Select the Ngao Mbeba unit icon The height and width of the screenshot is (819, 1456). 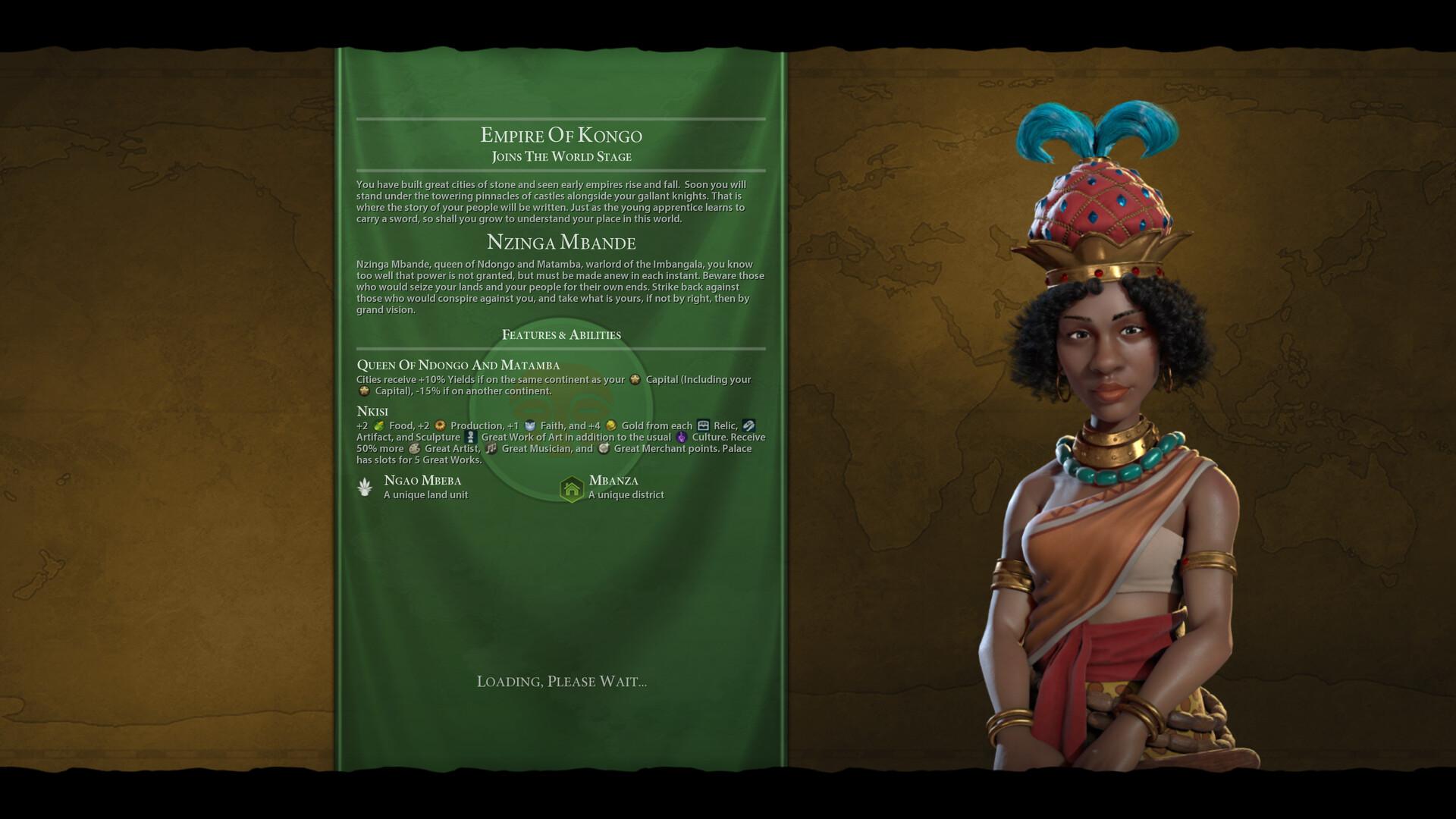coord(365,486)
